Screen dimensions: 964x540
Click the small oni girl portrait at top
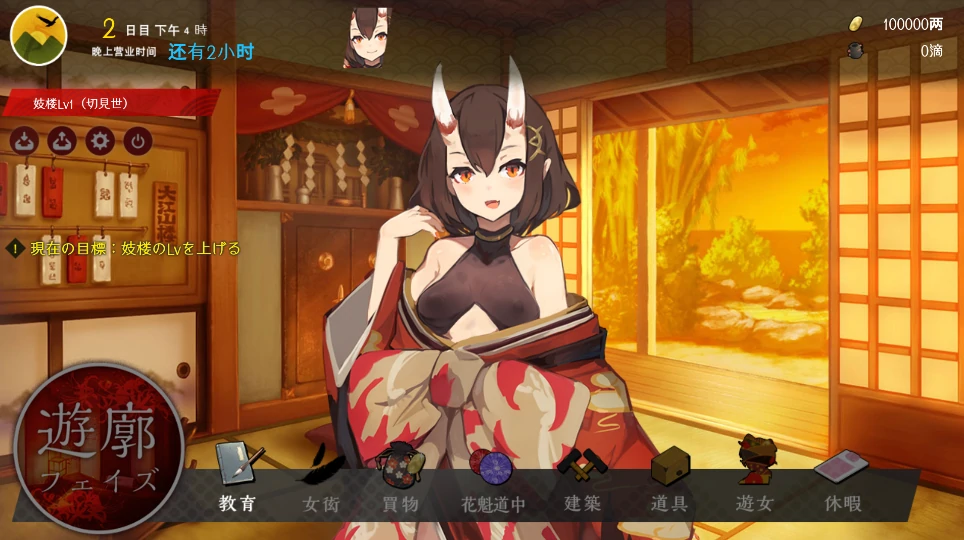point(367,37)
